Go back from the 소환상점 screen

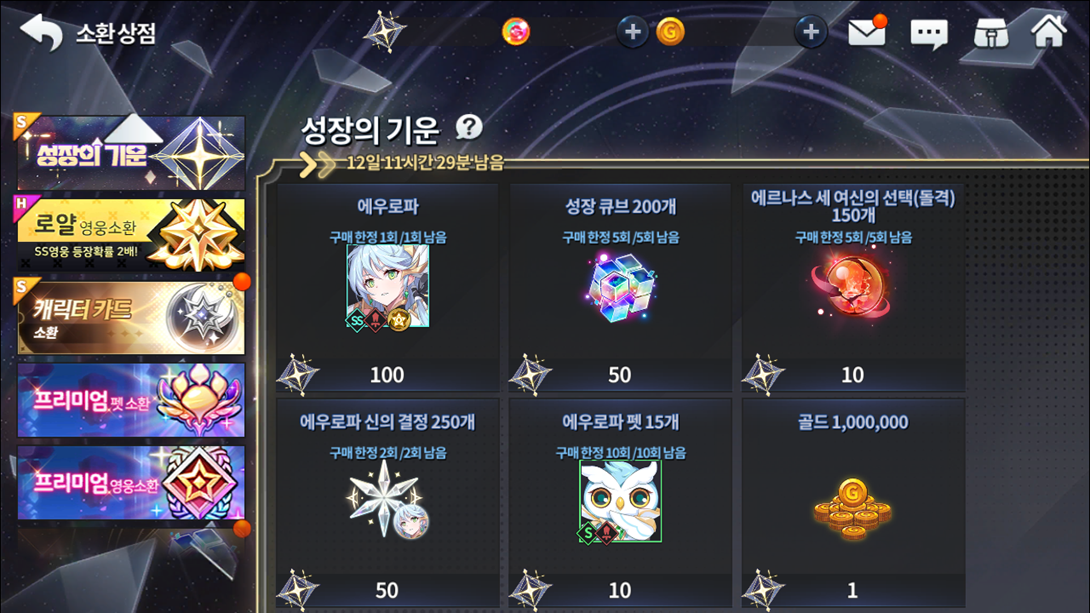pos(41,32)
